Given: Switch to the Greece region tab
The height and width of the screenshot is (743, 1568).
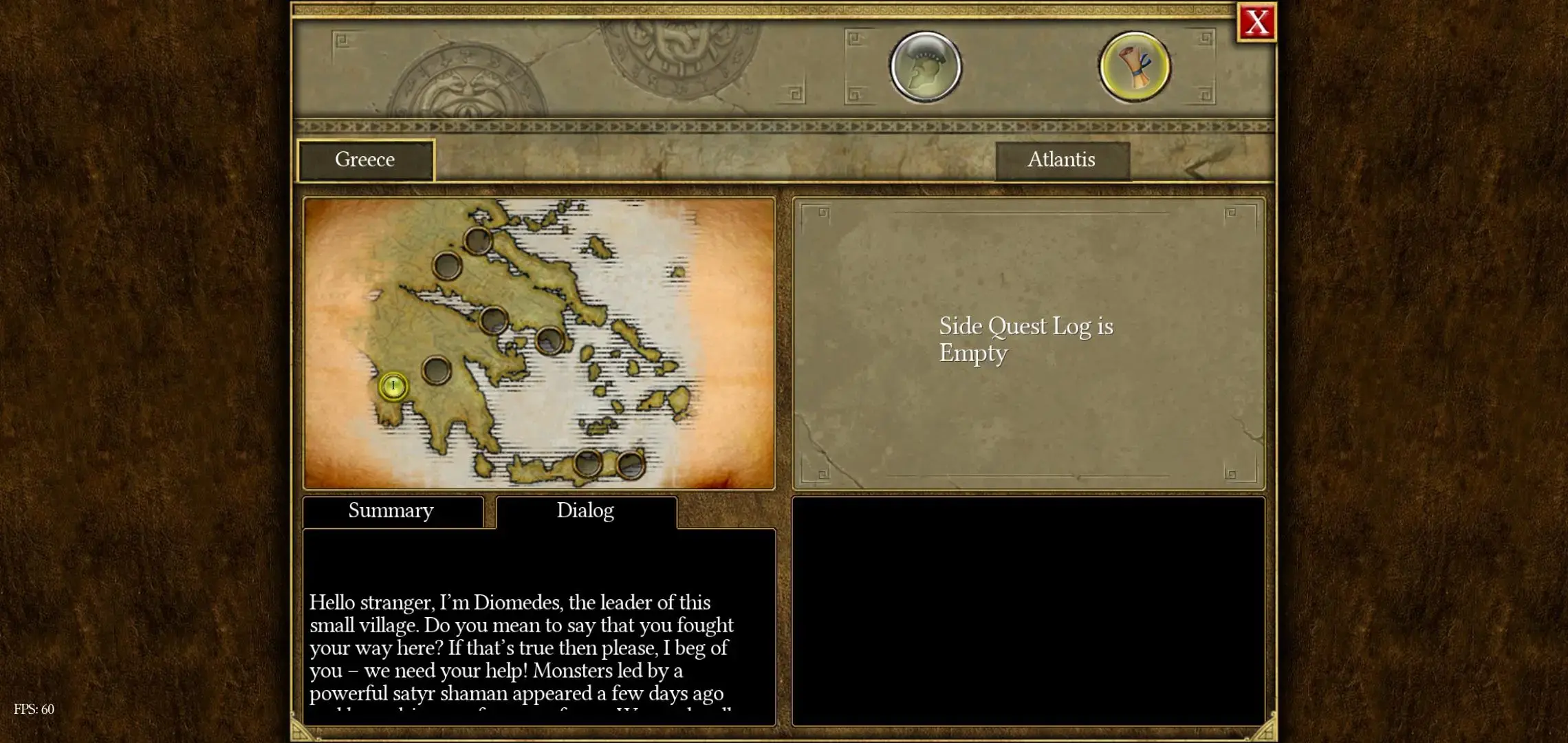Looking at the screenshot, I should point(365,160).
